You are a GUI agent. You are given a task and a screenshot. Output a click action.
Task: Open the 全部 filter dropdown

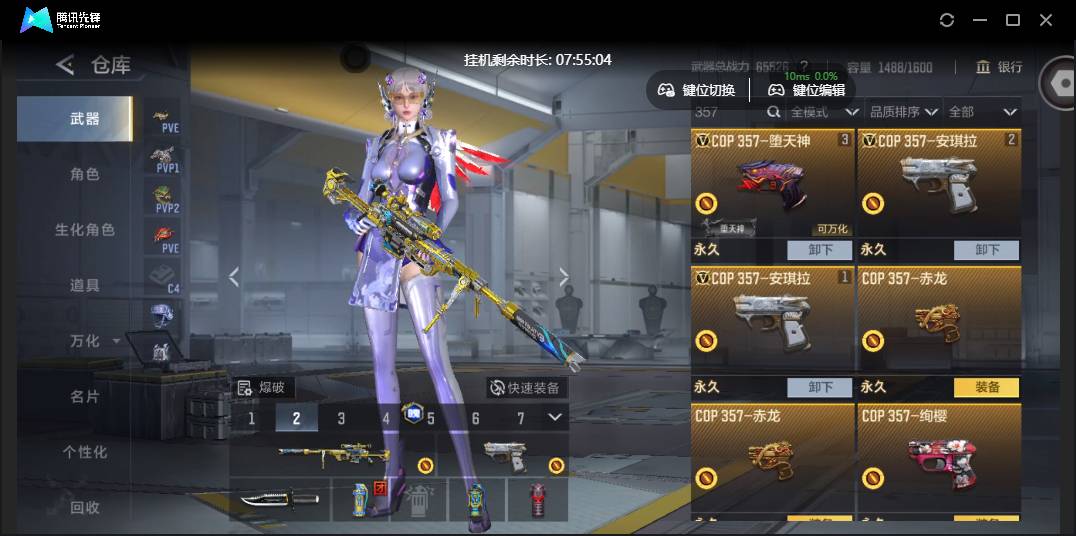(982, 112)
